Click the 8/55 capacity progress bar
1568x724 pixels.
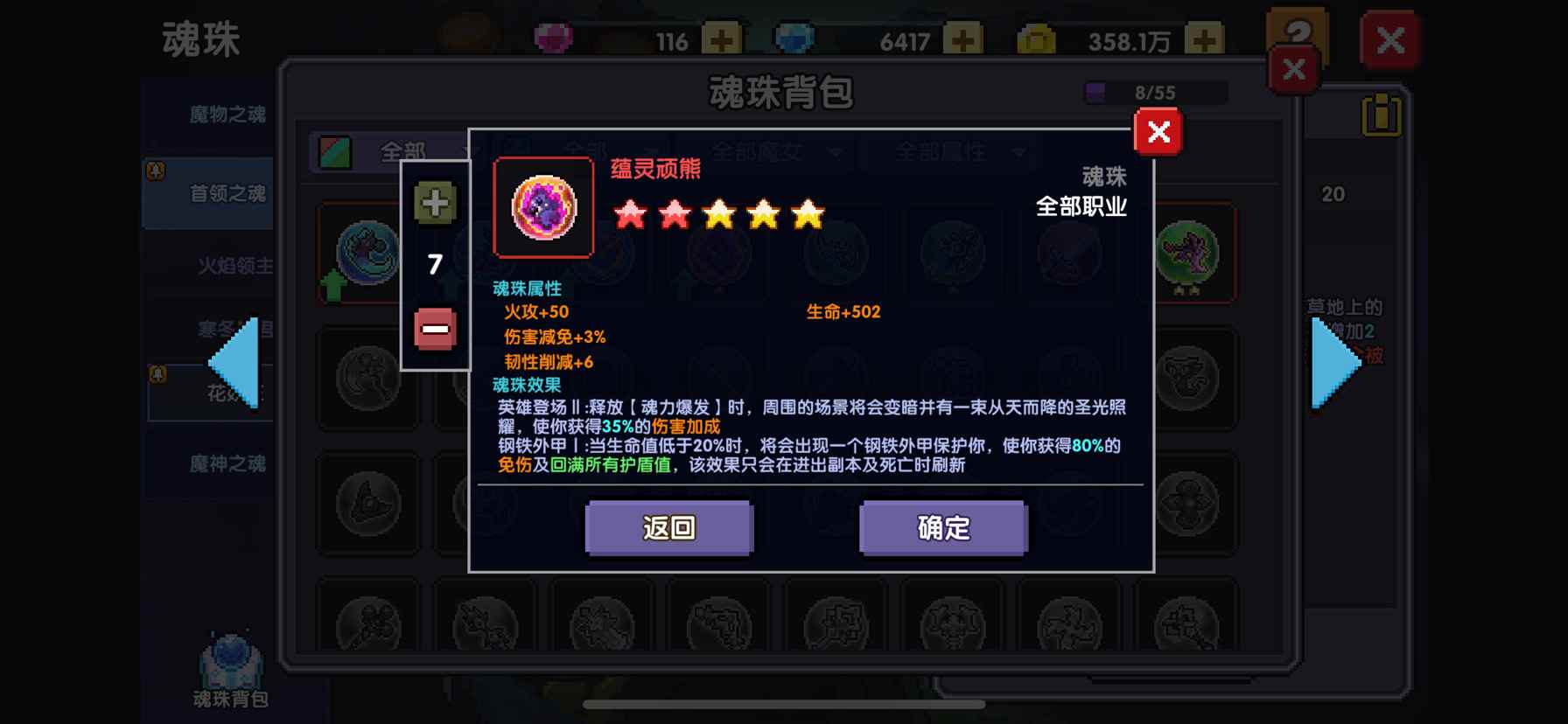coord(1155,90)
